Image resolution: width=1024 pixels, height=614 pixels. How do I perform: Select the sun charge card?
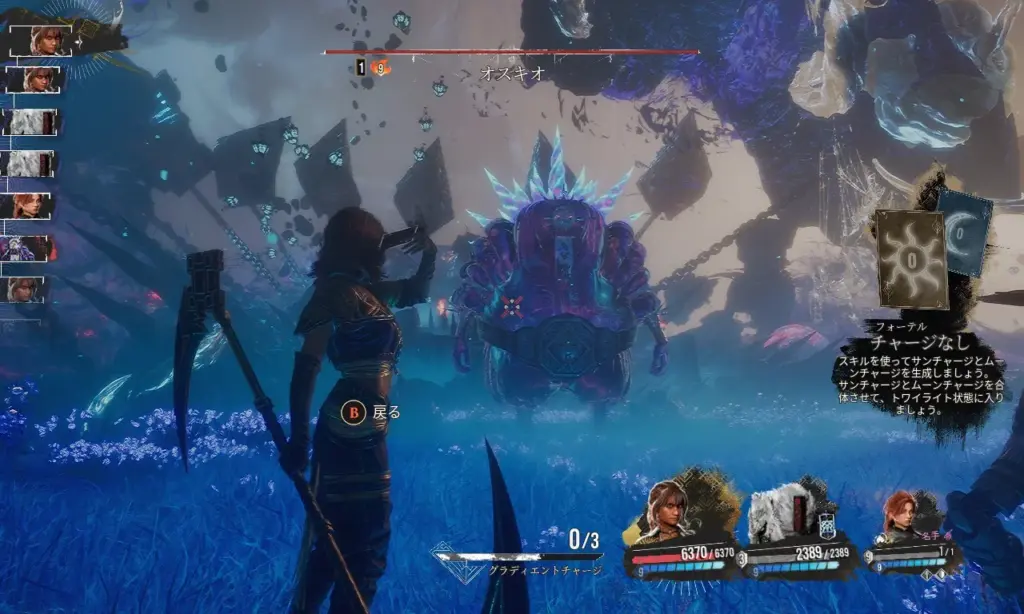(x=911, y=258)
